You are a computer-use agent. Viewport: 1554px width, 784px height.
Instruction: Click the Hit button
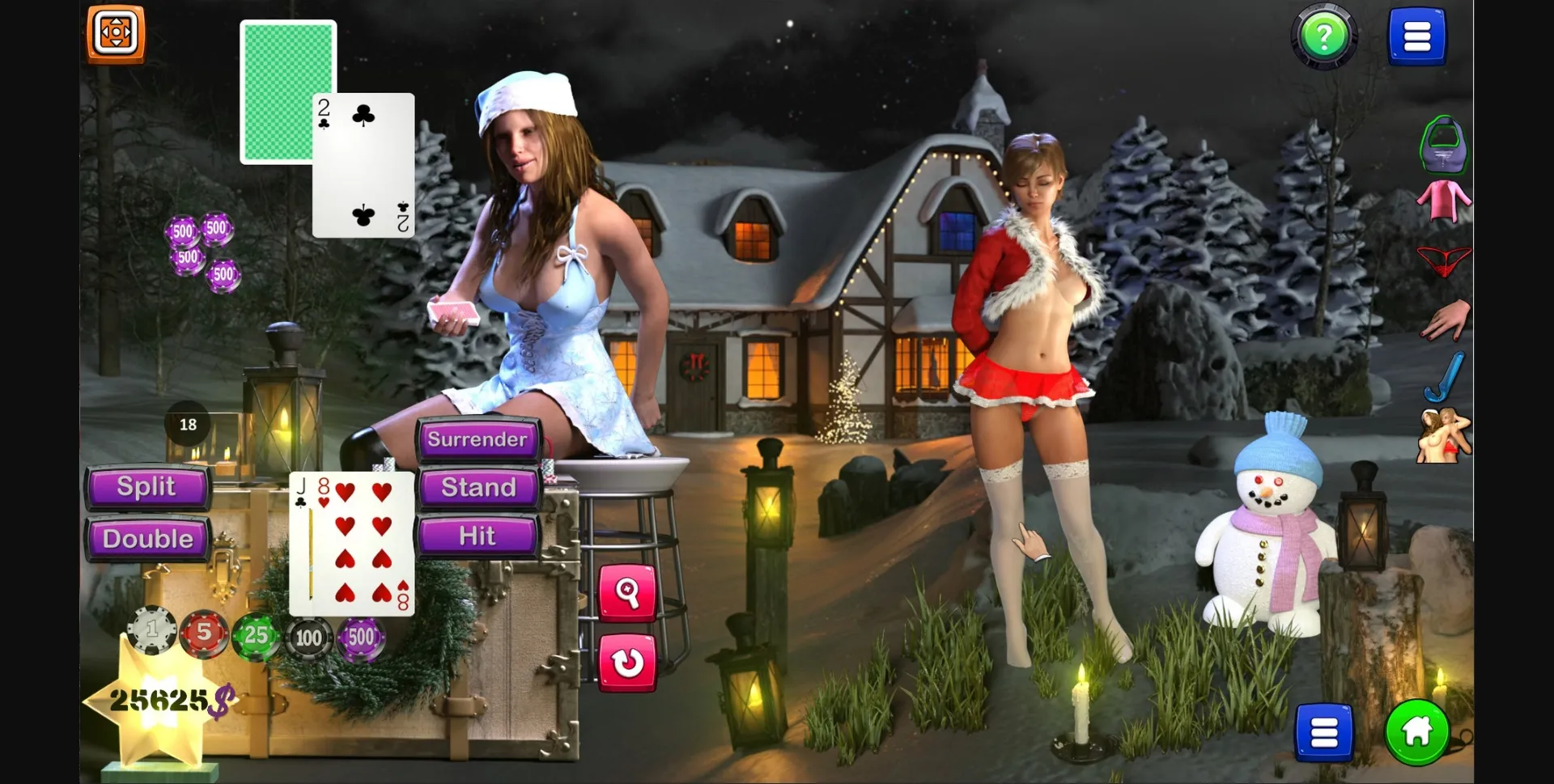(477, 535)
